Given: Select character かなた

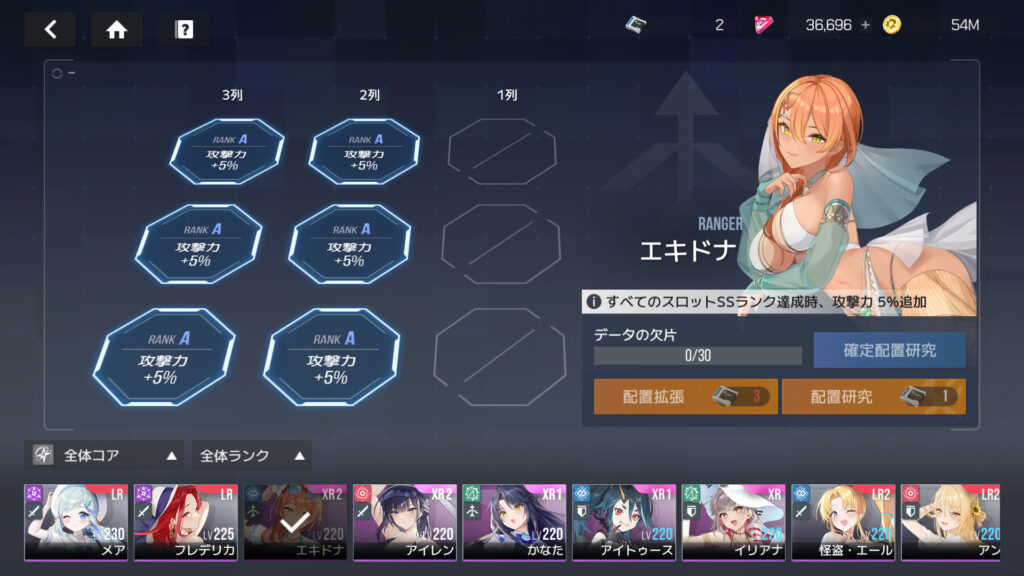Looking at the screenshot, I should pyautogui.click(x=514, y=522).
